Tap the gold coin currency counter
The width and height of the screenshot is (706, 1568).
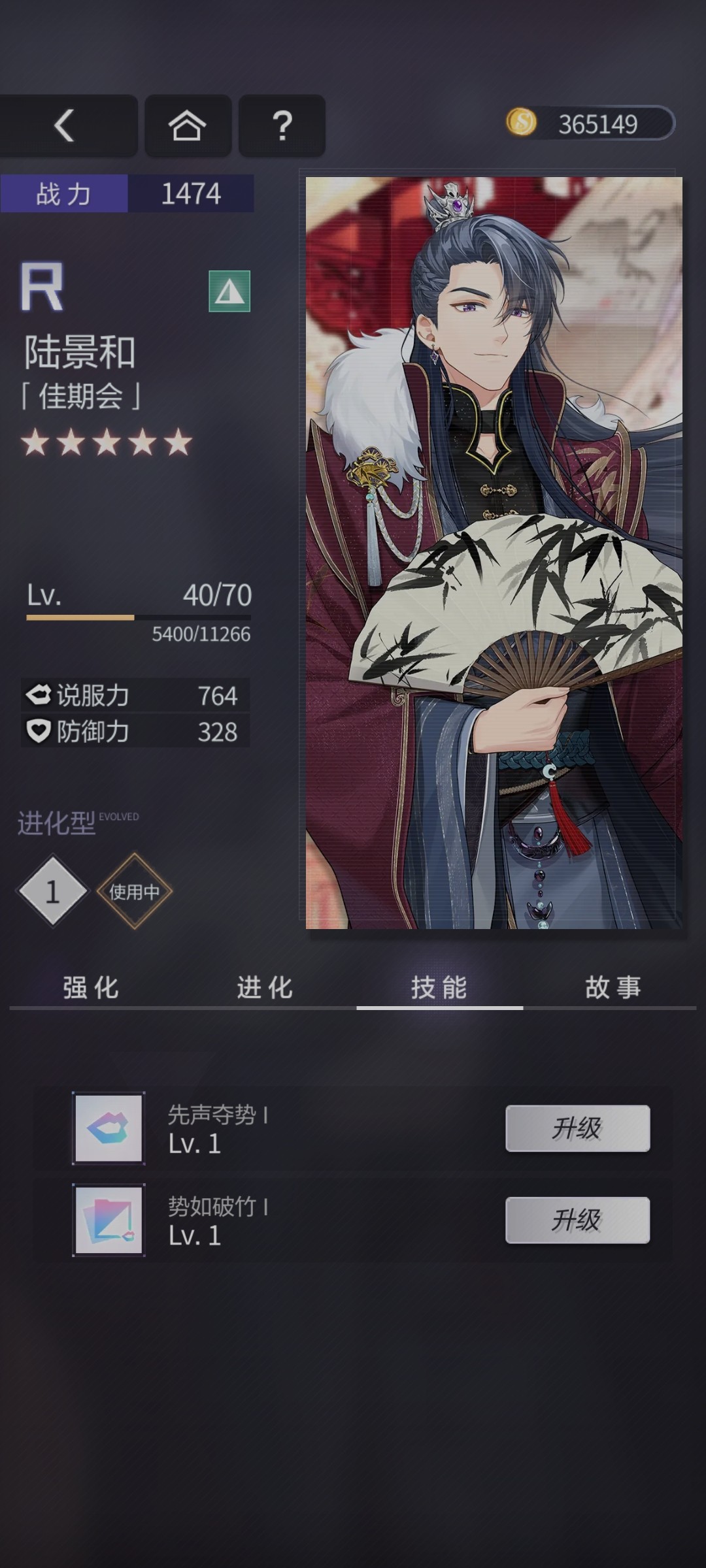coord(590,123)
